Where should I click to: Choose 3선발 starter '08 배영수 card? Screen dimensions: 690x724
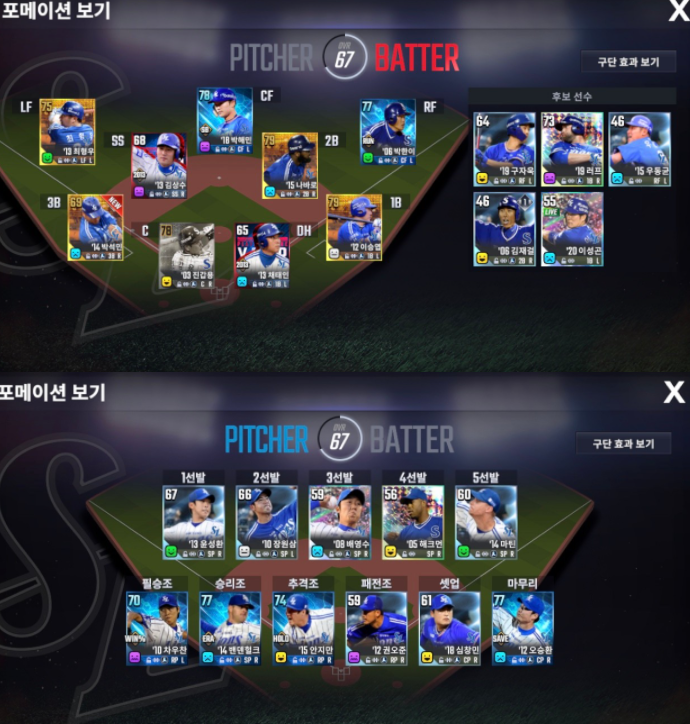pyautogui.click(x=338, y=523)
